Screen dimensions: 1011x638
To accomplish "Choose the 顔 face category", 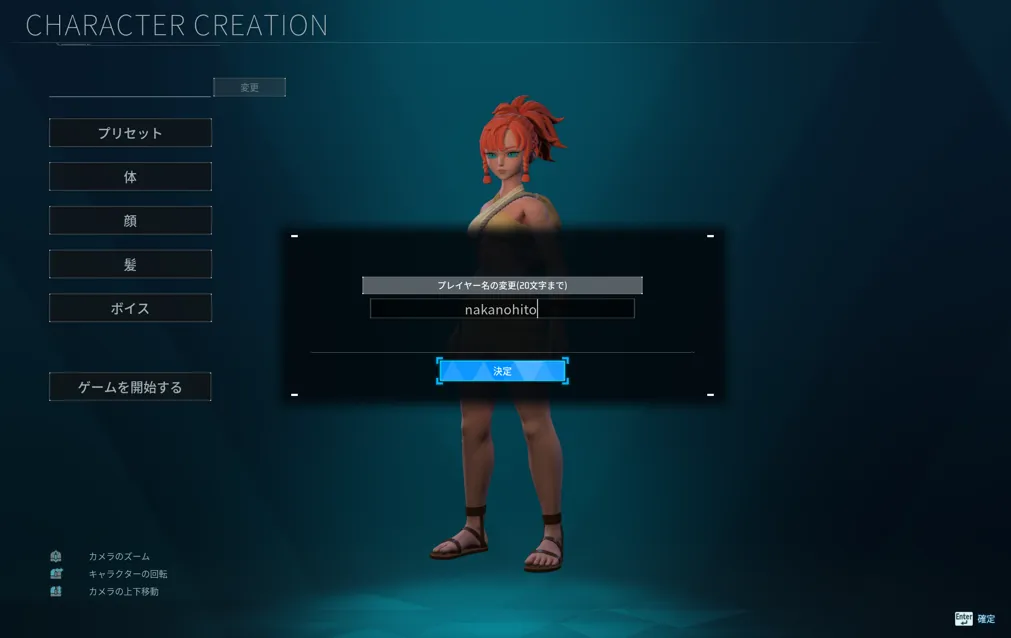I will tap(130, 221).
